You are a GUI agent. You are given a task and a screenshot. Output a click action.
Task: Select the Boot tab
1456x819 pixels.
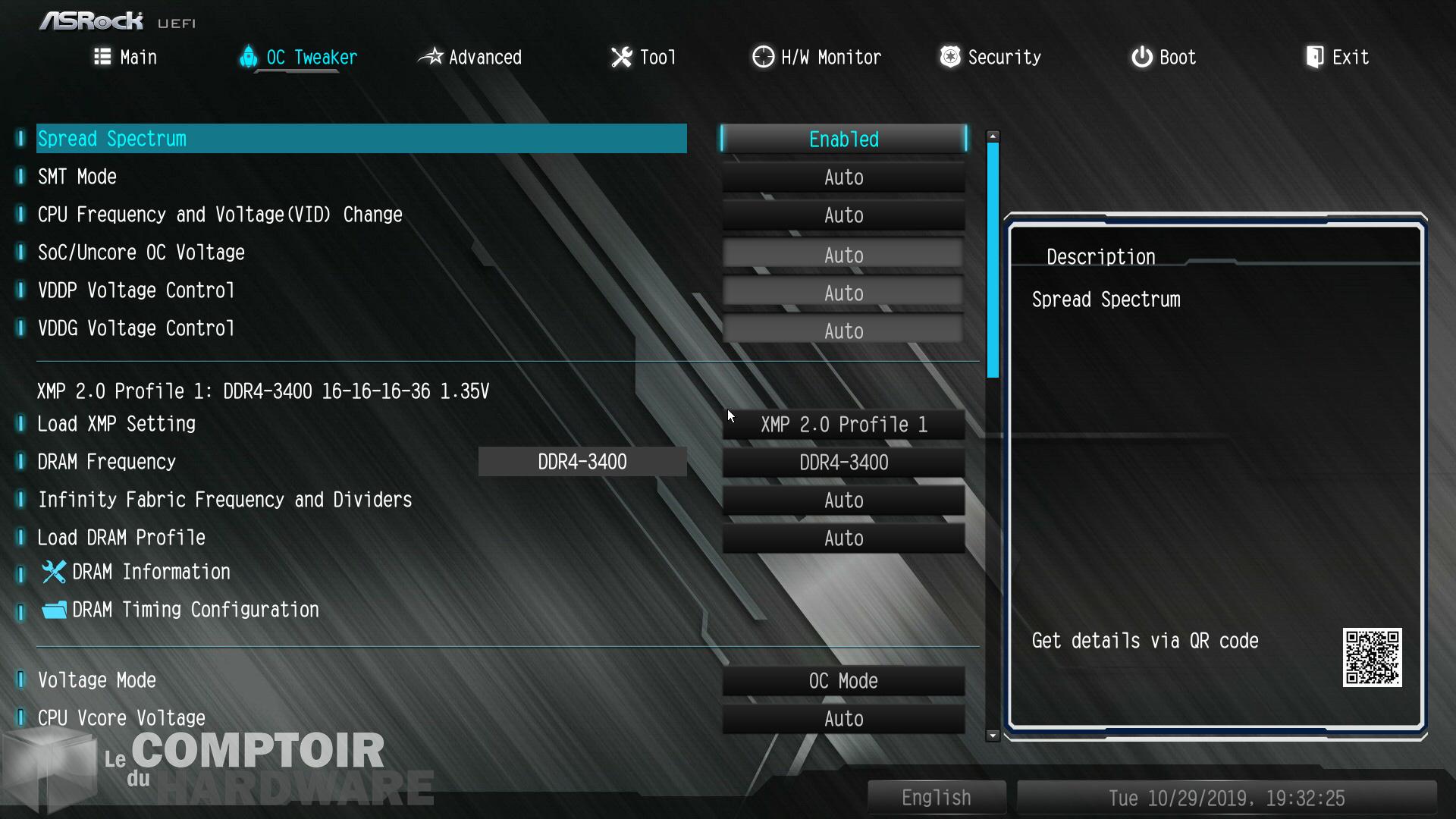click(1164, 58)
